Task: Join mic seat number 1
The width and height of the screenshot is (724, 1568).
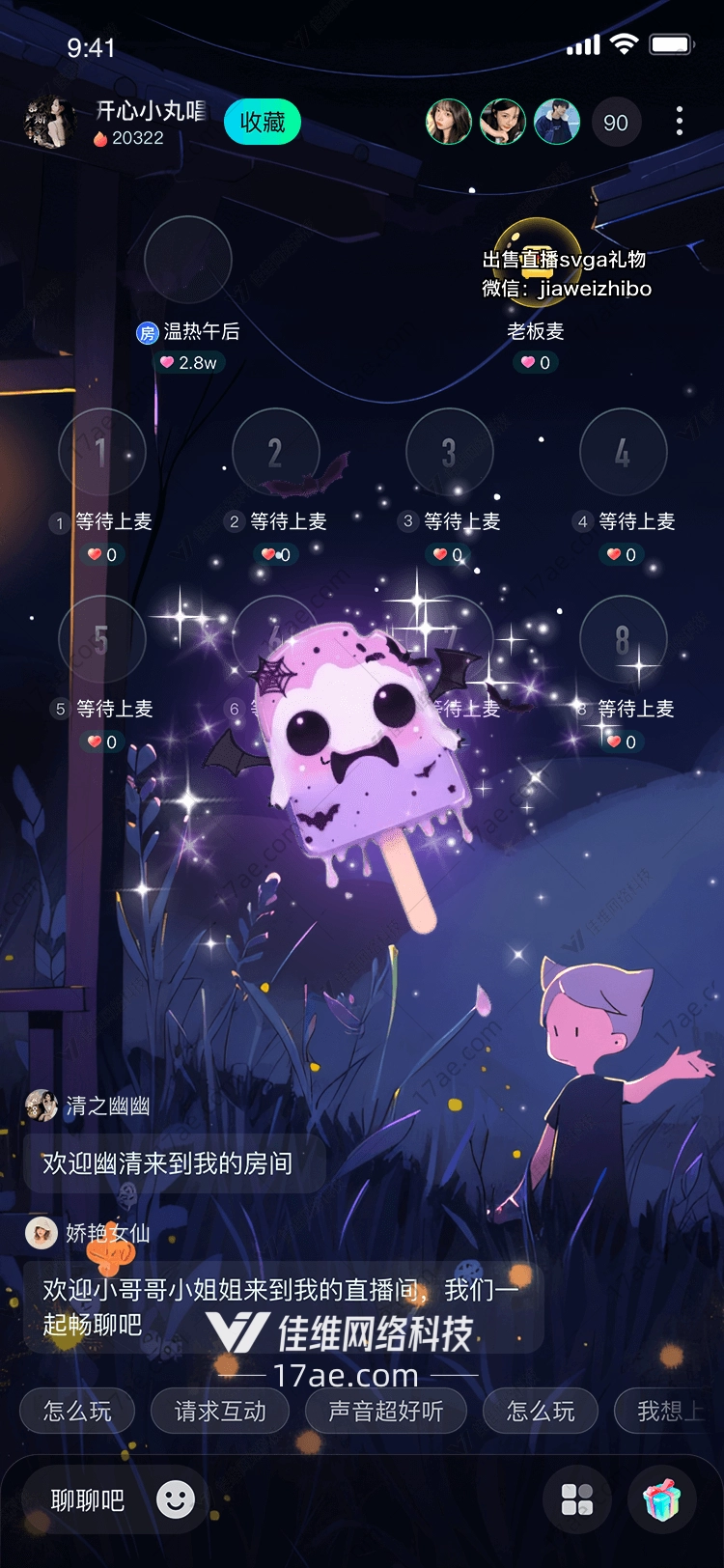Action: click(101, 452)
